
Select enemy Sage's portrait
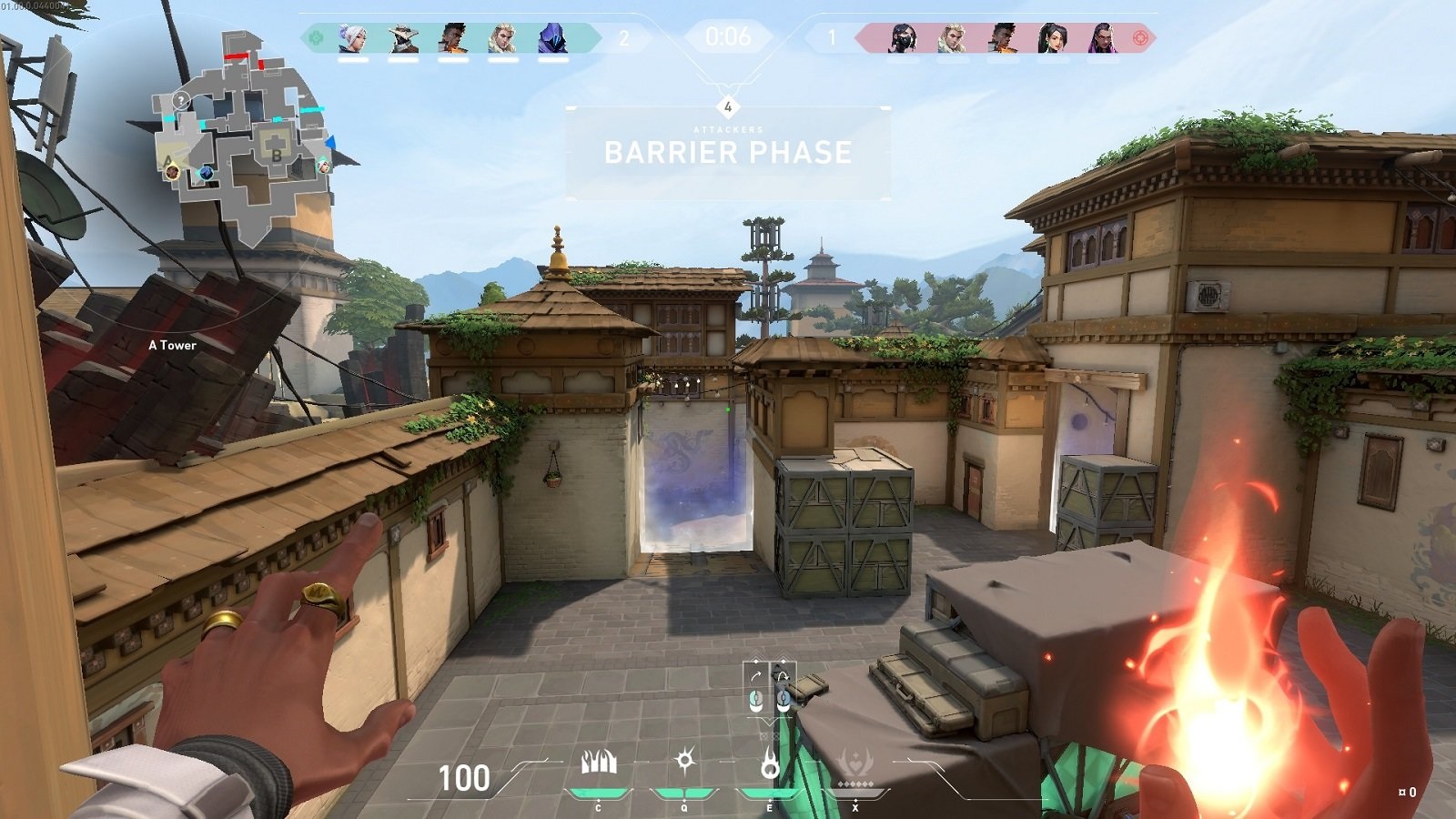coord(1053,38)
